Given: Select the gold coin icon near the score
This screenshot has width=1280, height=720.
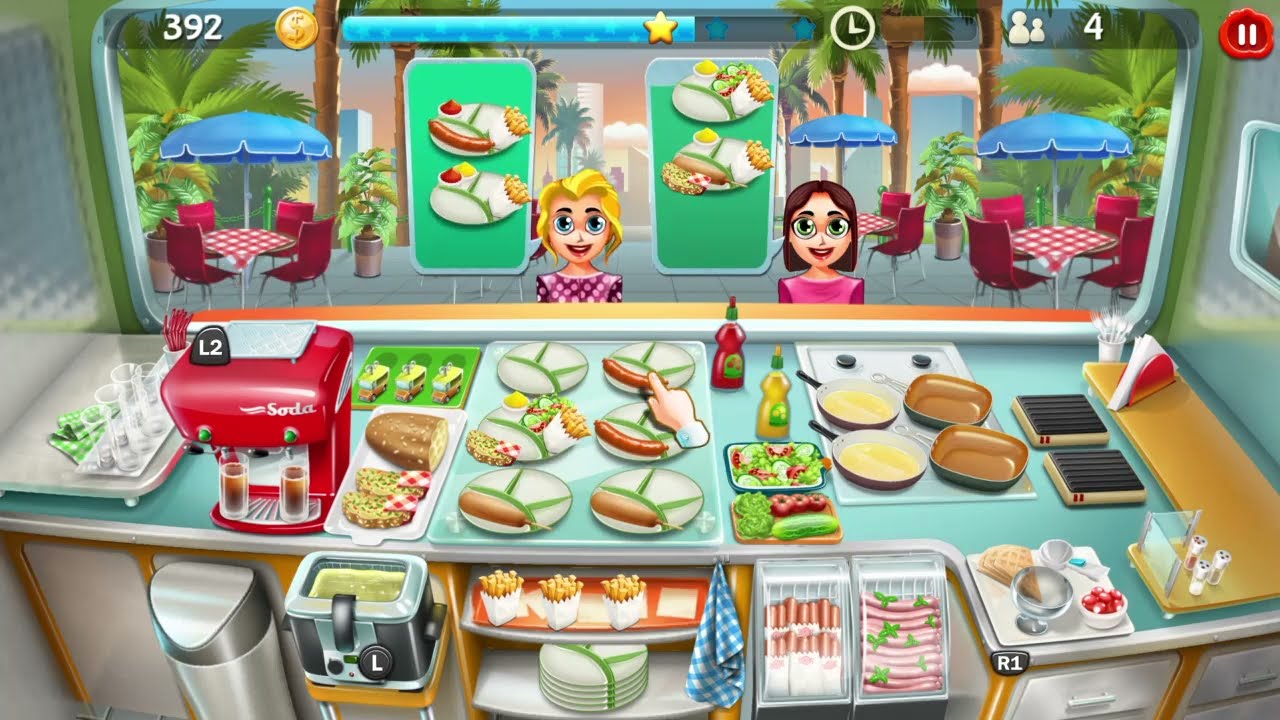Looking at the screenshot, I should pos(298,28).
